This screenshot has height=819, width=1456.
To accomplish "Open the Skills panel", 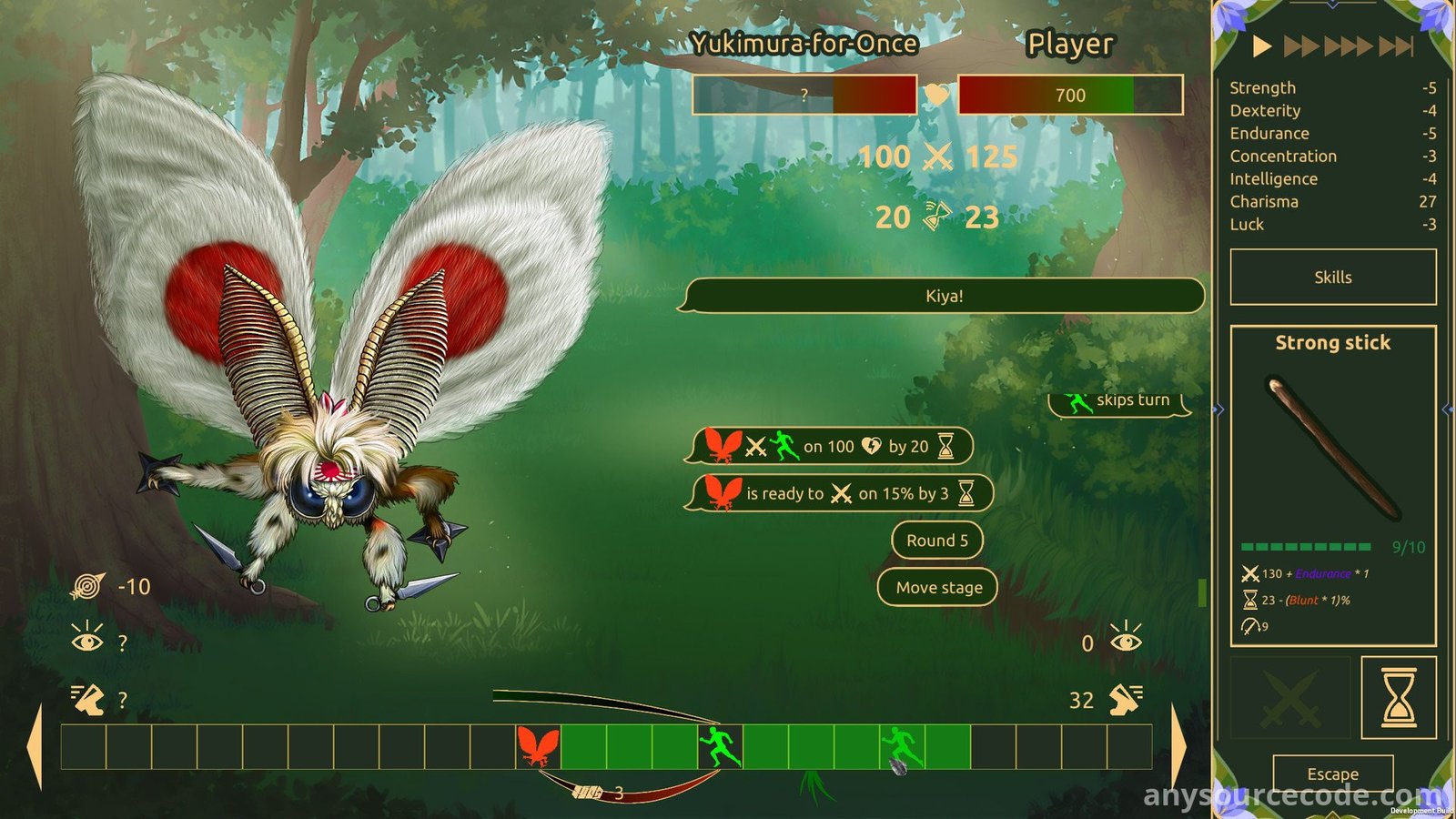I will pyautogui.click(x=1332, y=278).
